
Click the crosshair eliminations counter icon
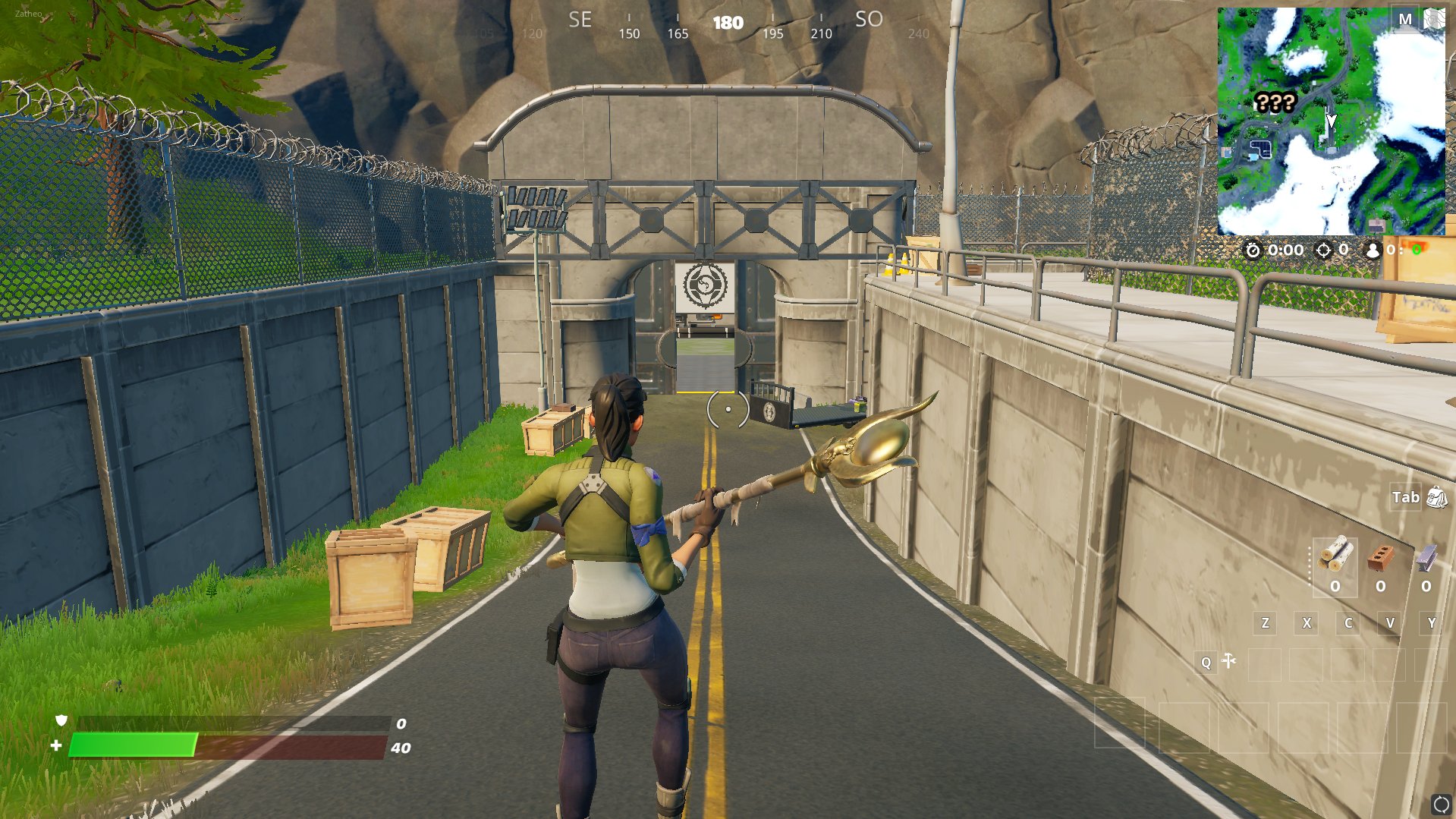point(1325,250)
